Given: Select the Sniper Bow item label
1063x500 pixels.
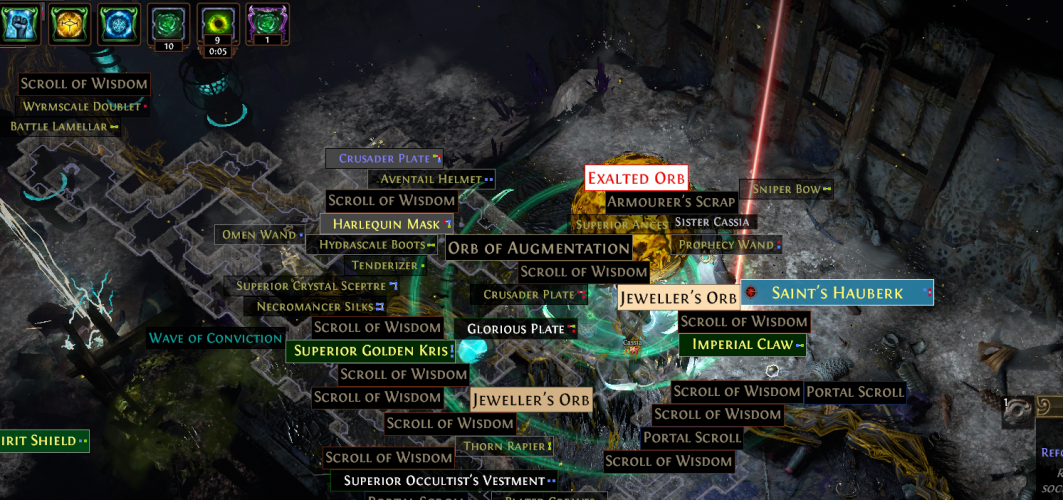Looking at the screenshot, I should click(786, 189).
